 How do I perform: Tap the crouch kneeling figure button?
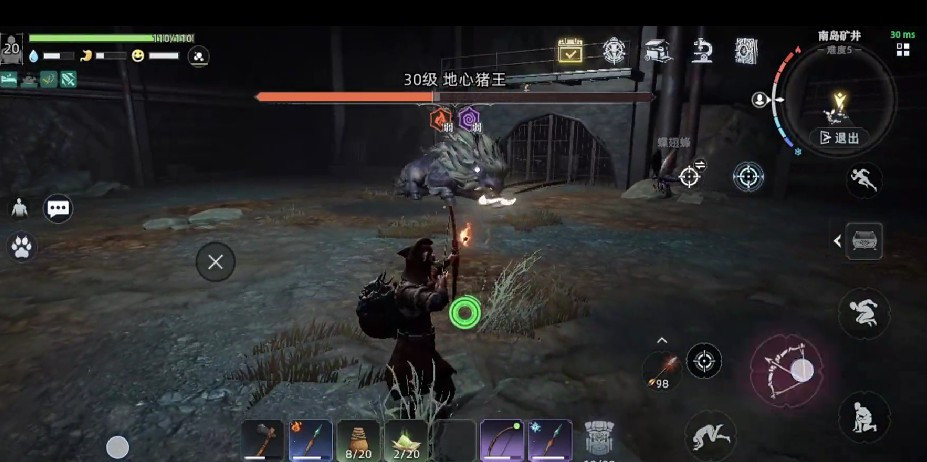pos(863,417)
